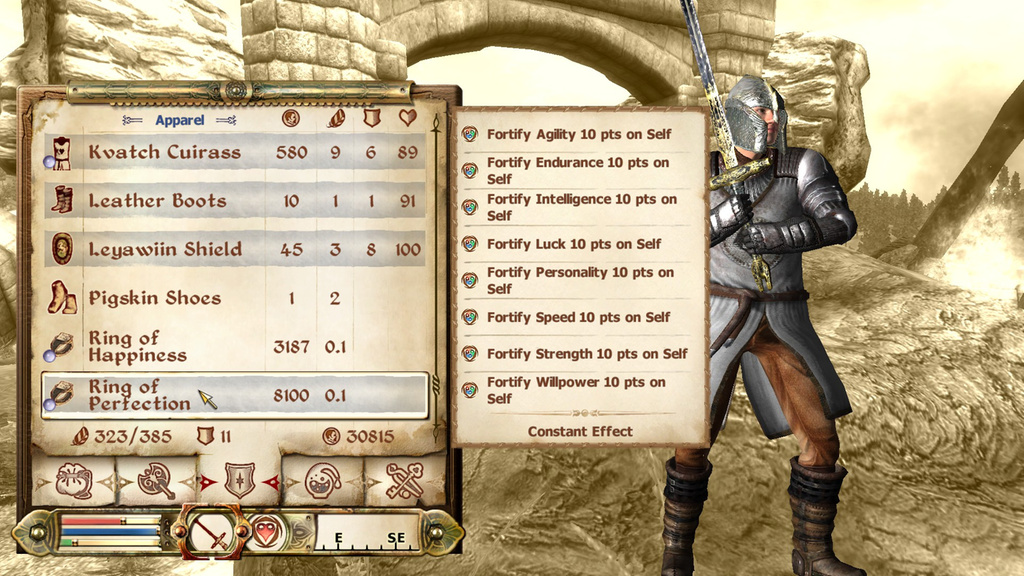Sort by item health heart icon
Screen dimensions: 1024x576
pos(407,118)
